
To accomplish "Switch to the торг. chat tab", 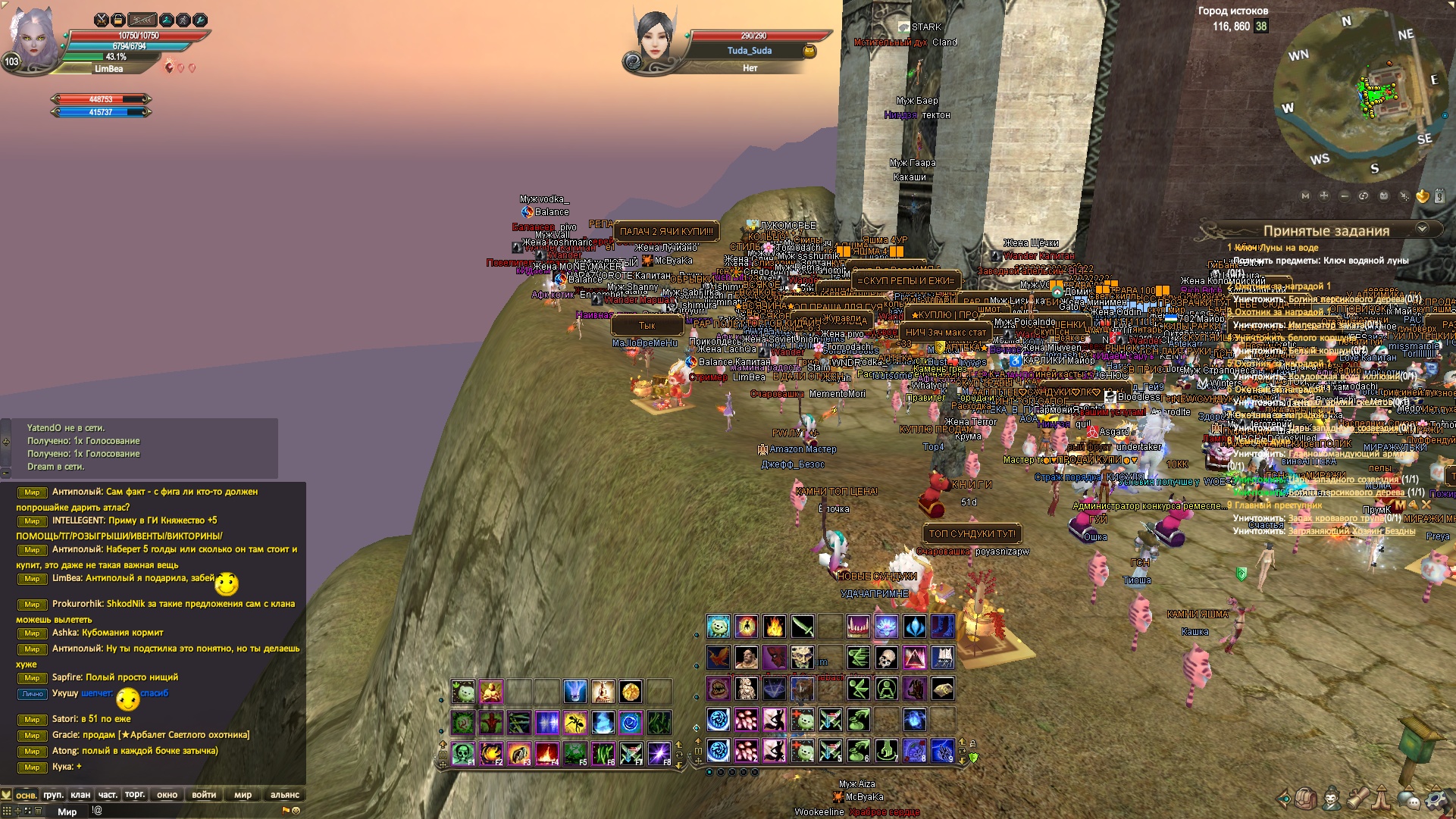I will 135,795.
